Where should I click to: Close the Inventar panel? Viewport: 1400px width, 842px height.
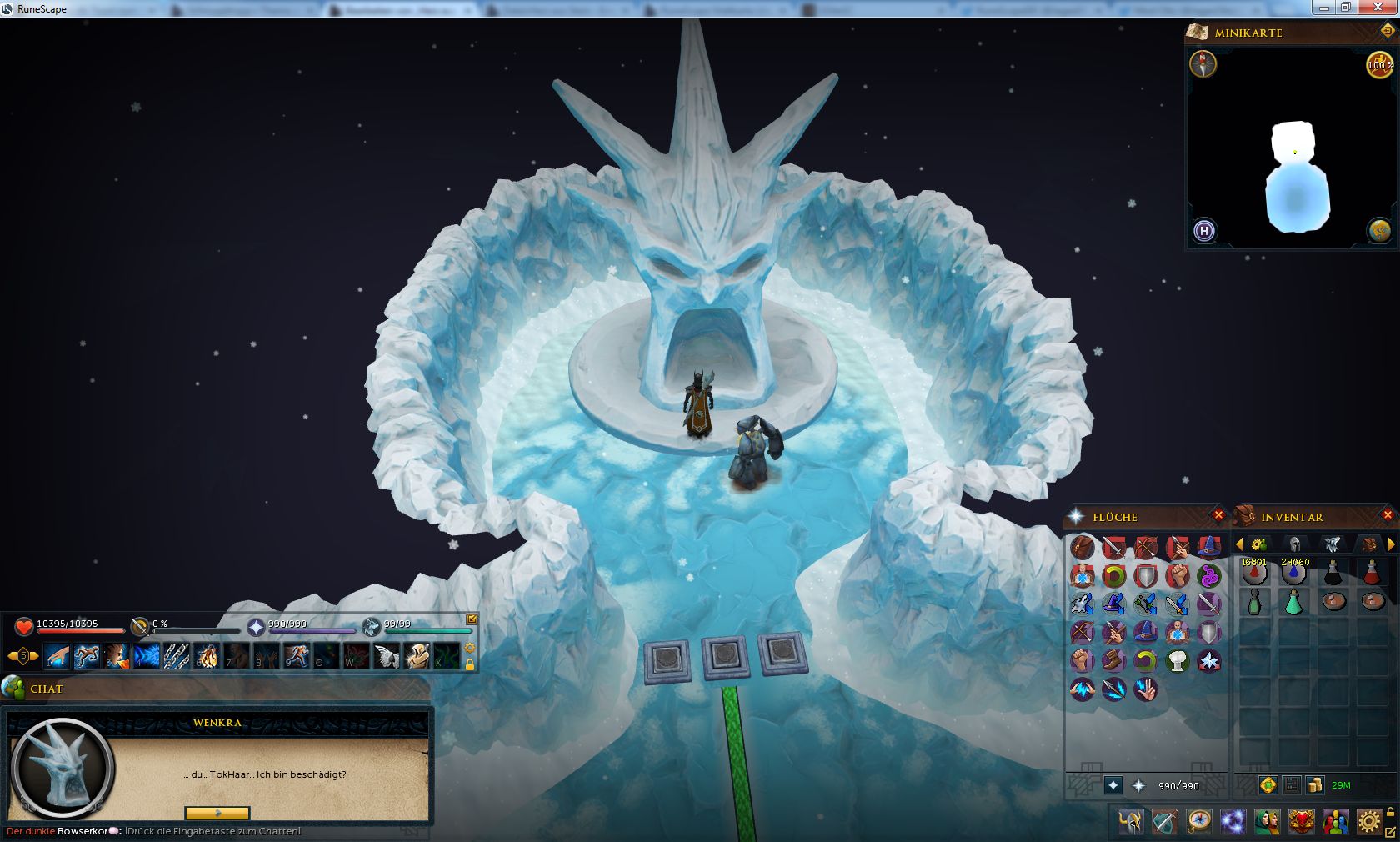click(x=1387, y=516)
